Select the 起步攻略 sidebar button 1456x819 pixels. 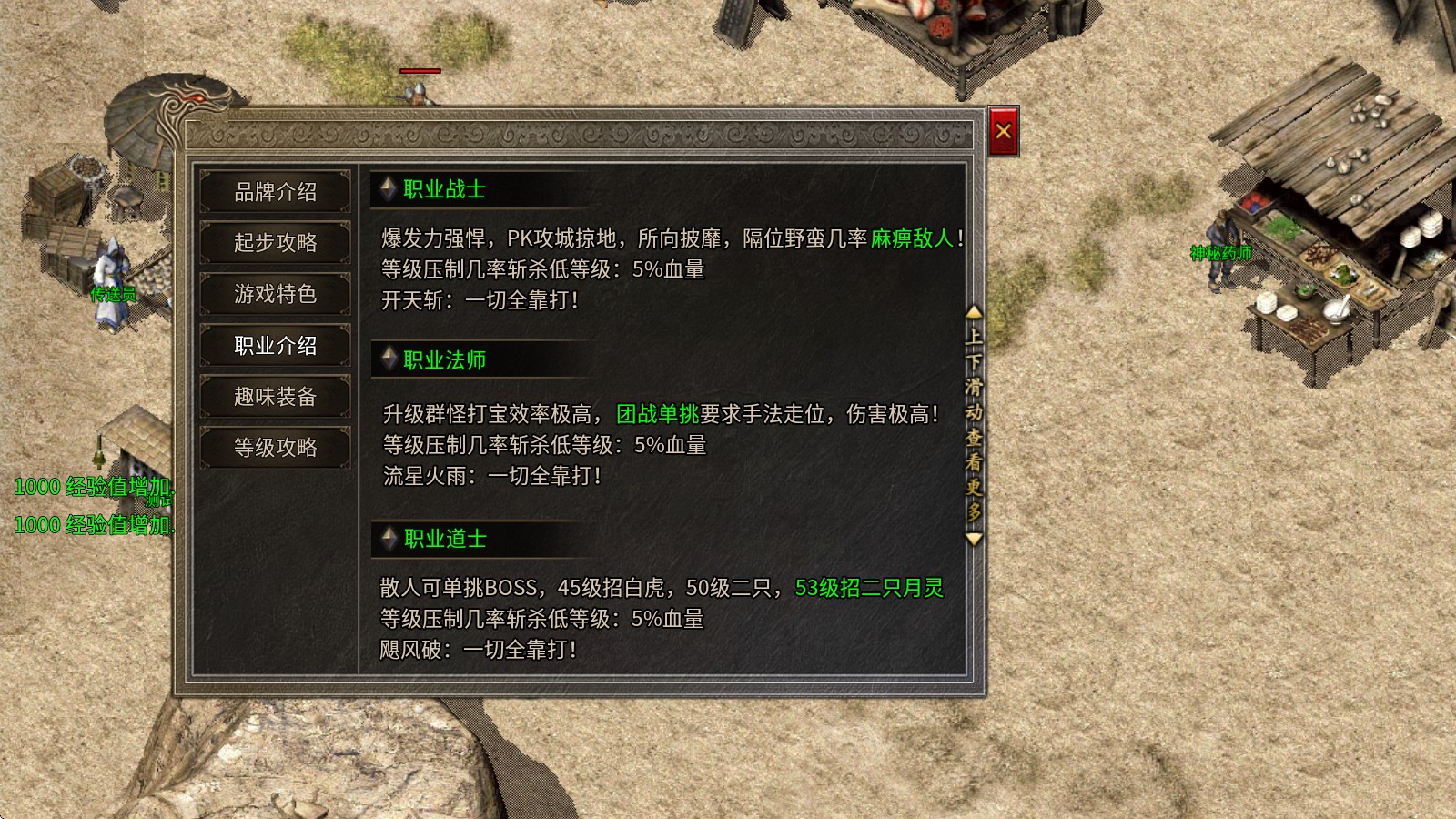275,244
